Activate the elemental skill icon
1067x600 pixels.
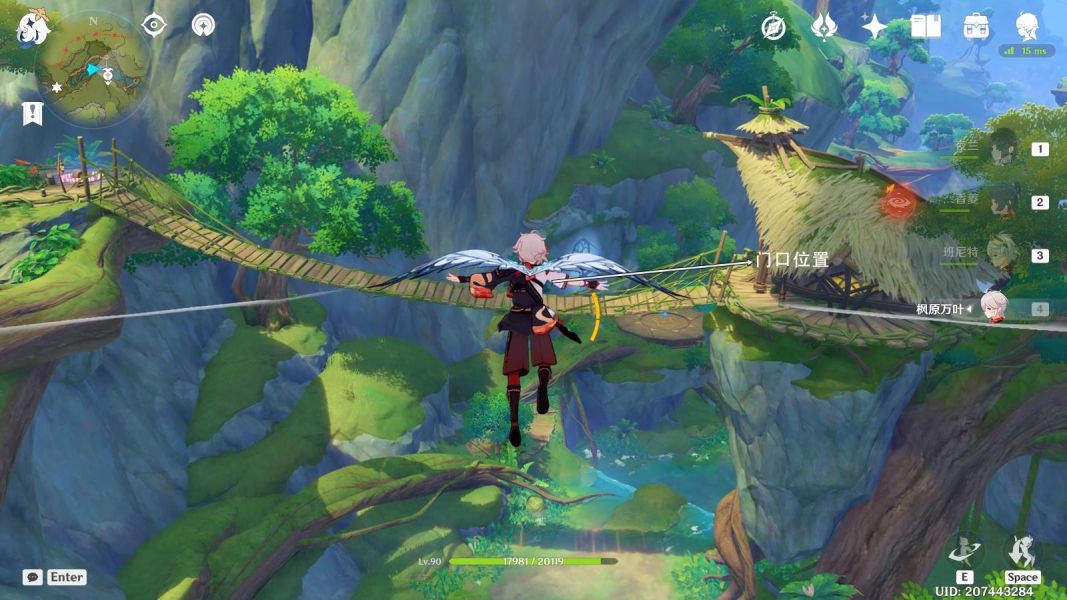pos(964,551)
